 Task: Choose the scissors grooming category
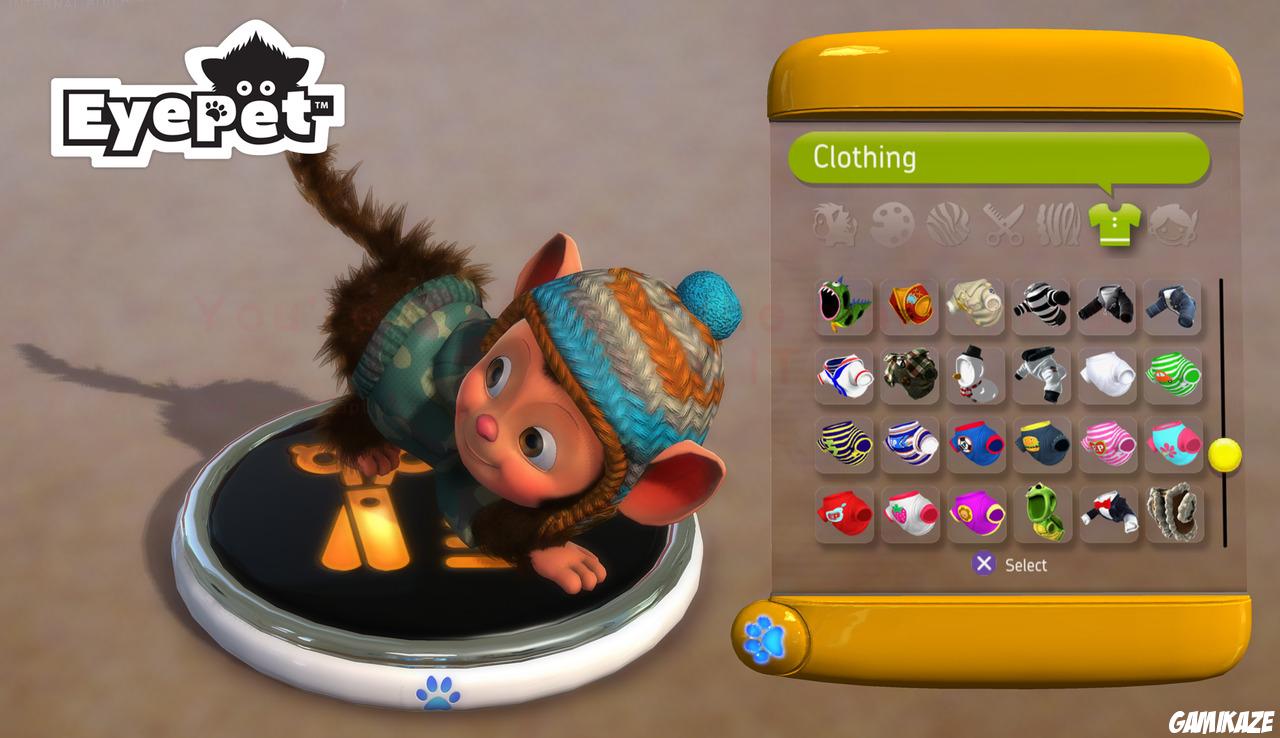(x=1006, y=228)
